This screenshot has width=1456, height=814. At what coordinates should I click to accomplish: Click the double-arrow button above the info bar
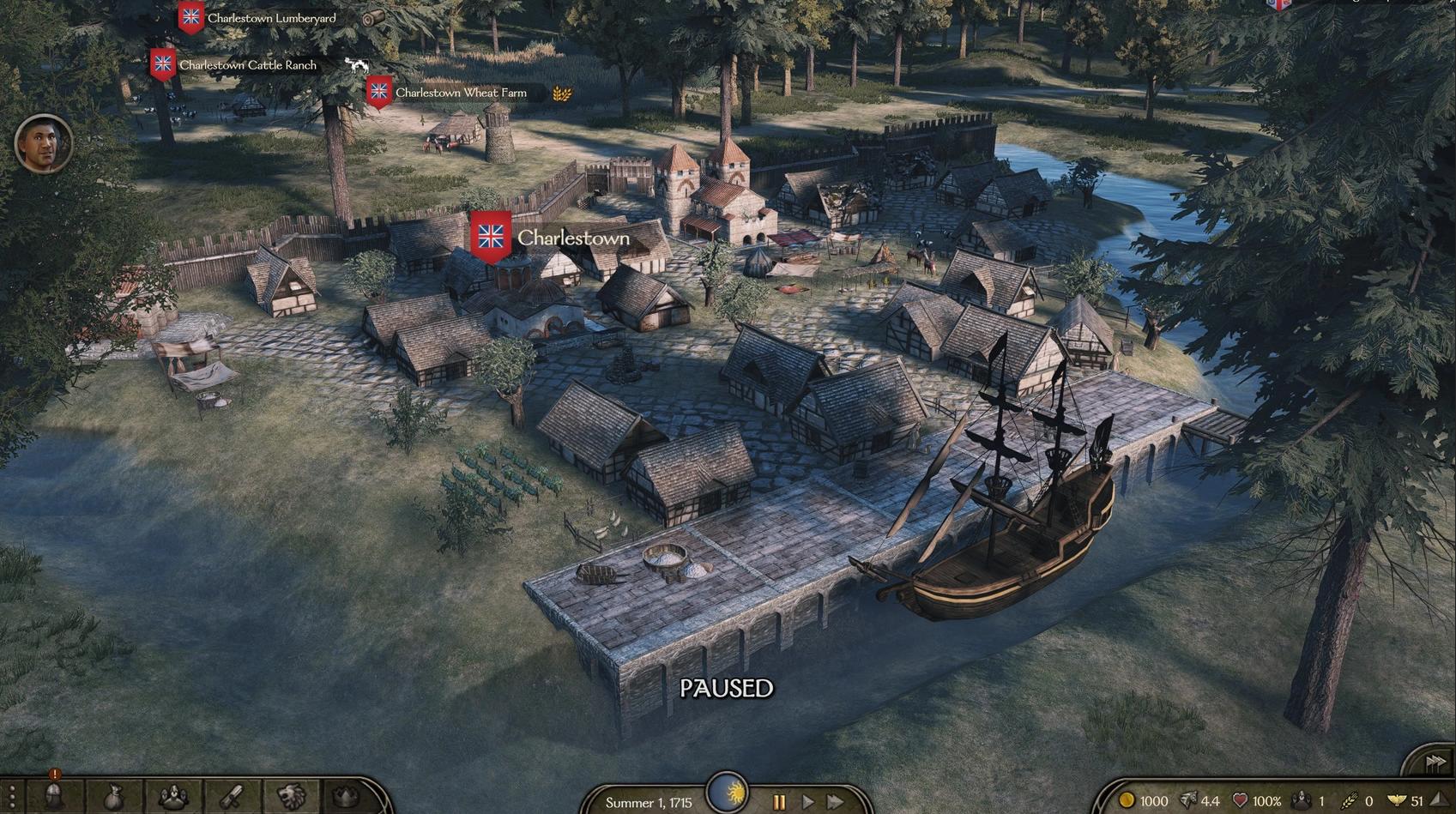[1435, 761]
